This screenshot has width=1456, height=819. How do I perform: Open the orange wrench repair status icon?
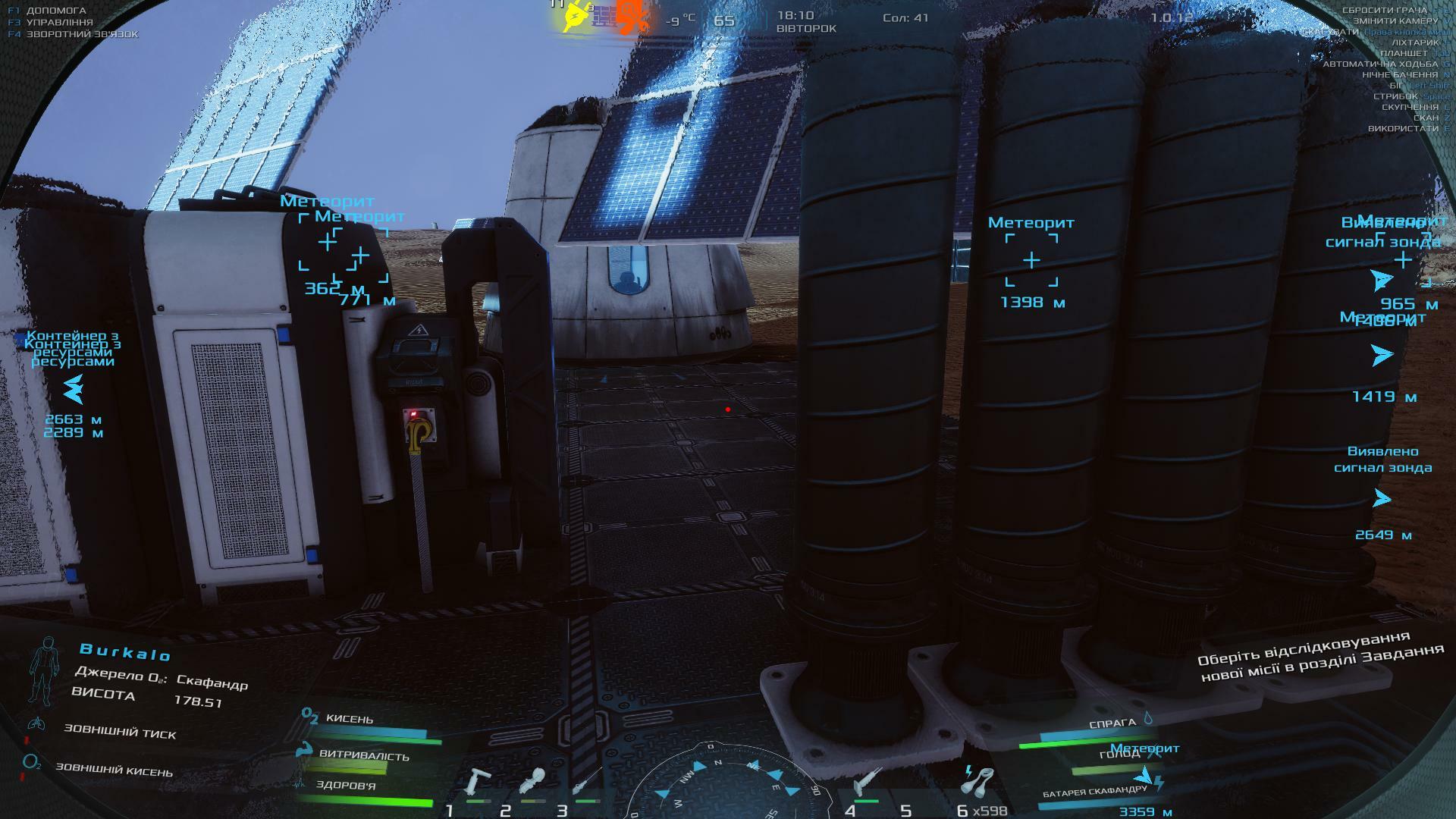click(x=632, y=16)
